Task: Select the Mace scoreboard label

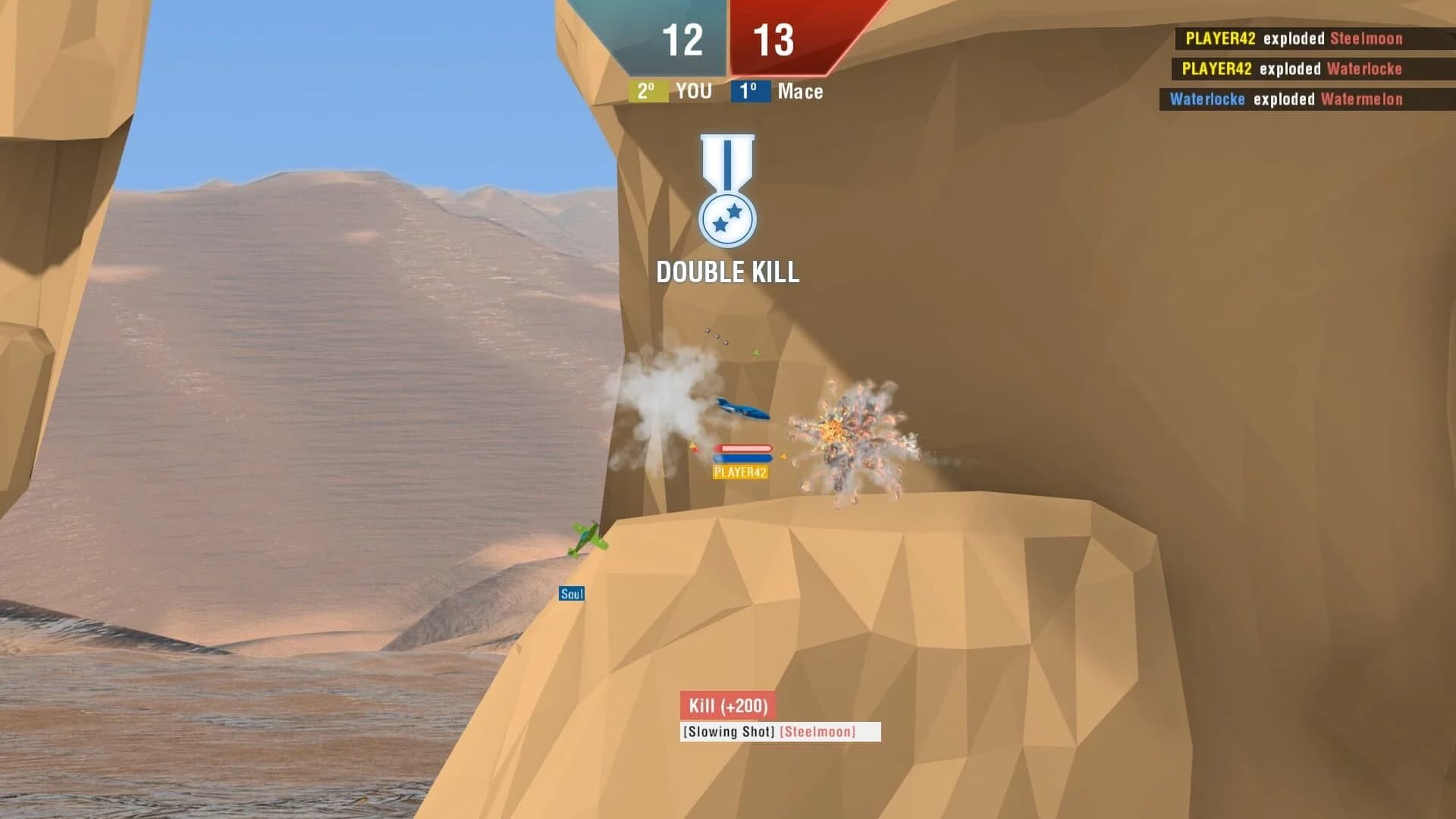Action: tap(801, 92)
